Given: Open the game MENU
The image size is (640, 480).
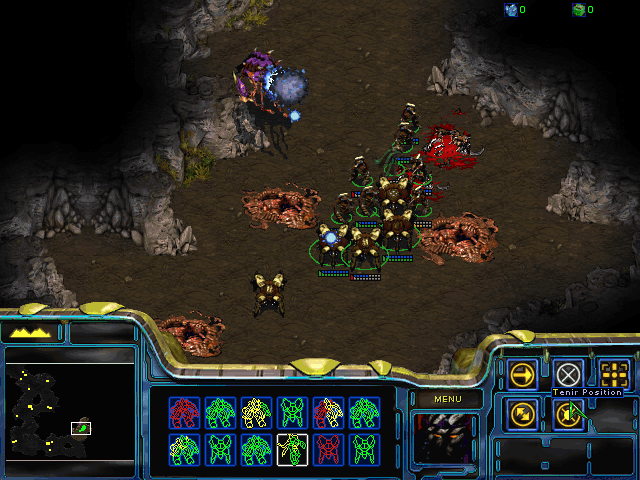Looking at the screenshot, I should coord(444,400).
